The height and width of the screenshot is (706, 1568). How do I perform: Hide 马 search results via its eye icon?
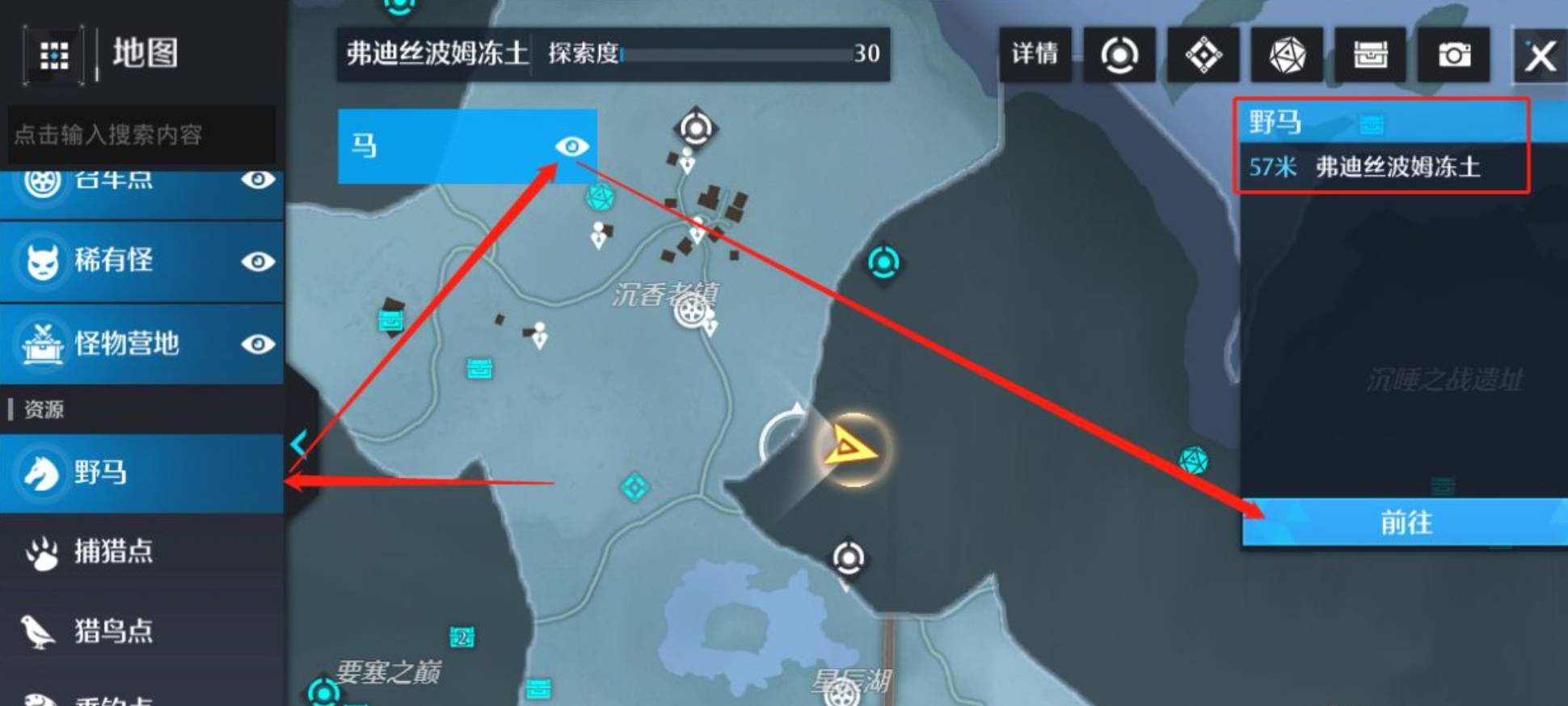(x=574, y=146)
